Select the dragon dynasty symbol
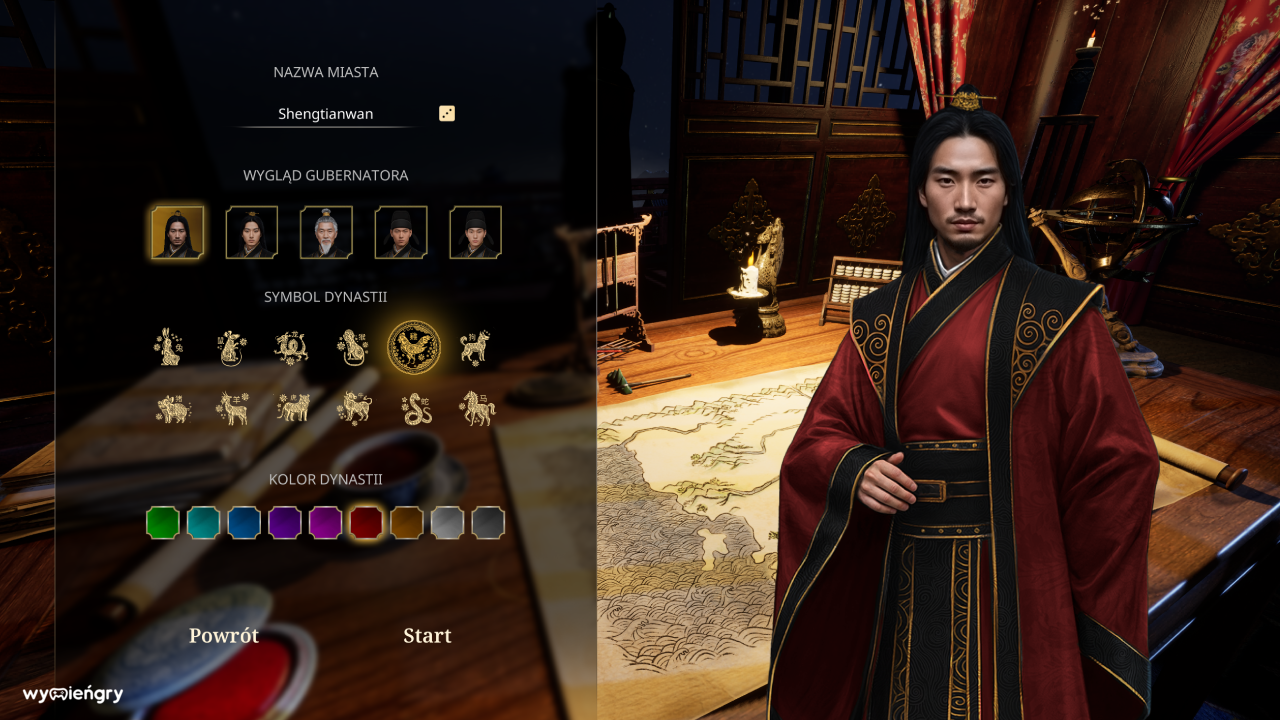 (290, 345)
